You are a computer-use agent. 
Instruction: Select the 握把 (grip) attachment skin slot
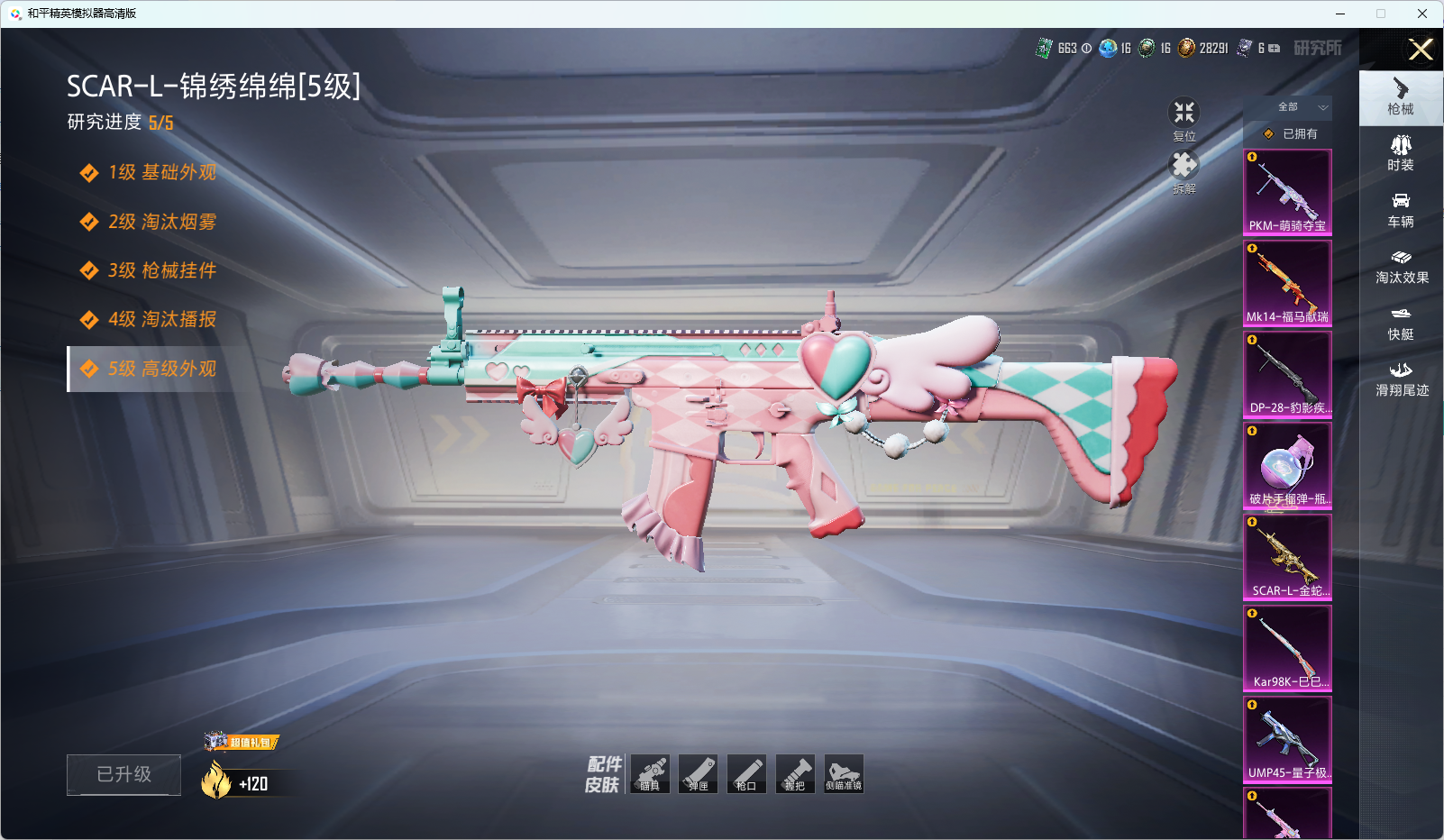tap(795, 774)
